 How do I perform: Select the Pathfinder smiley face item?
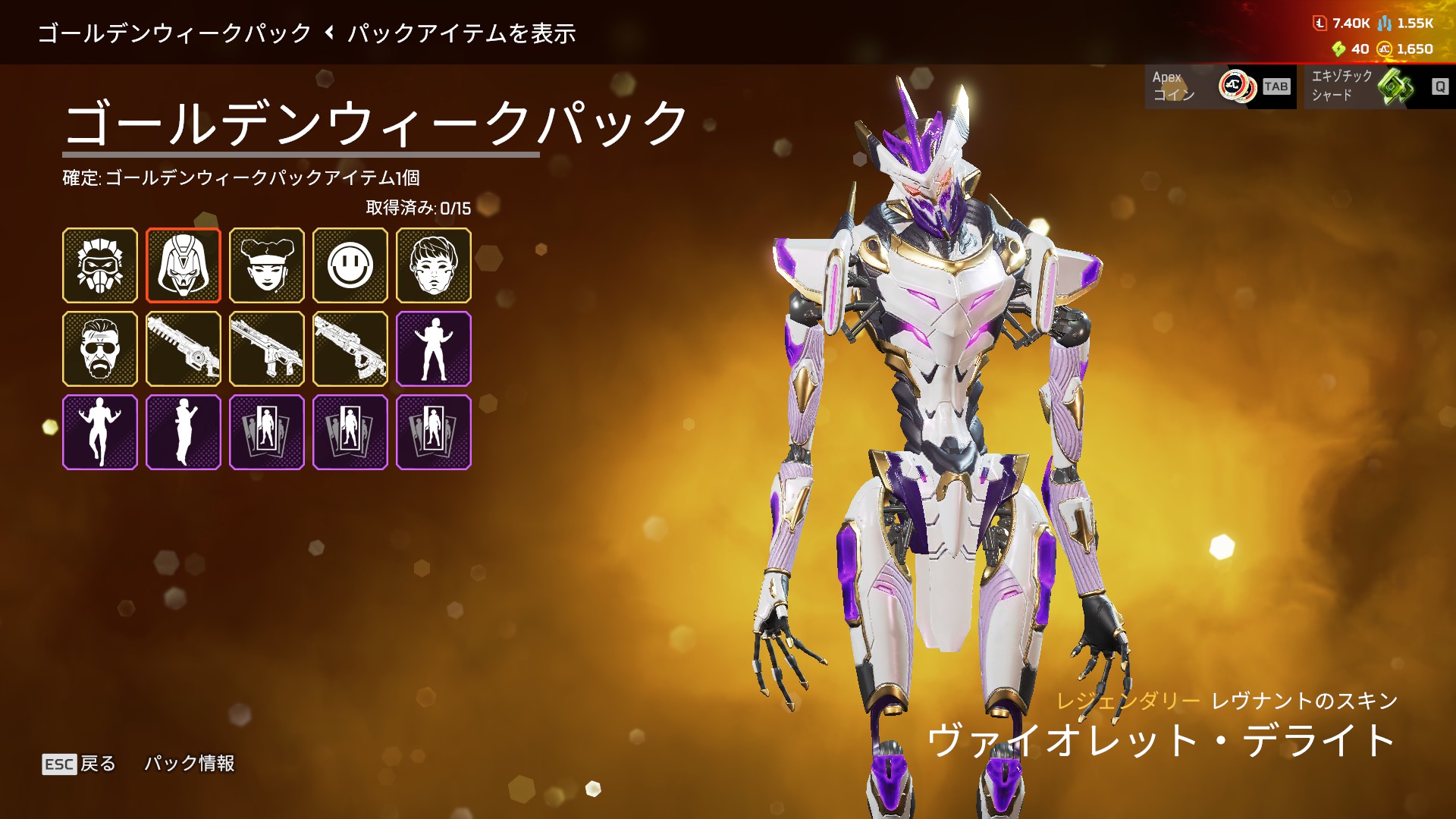coord(350,265)
